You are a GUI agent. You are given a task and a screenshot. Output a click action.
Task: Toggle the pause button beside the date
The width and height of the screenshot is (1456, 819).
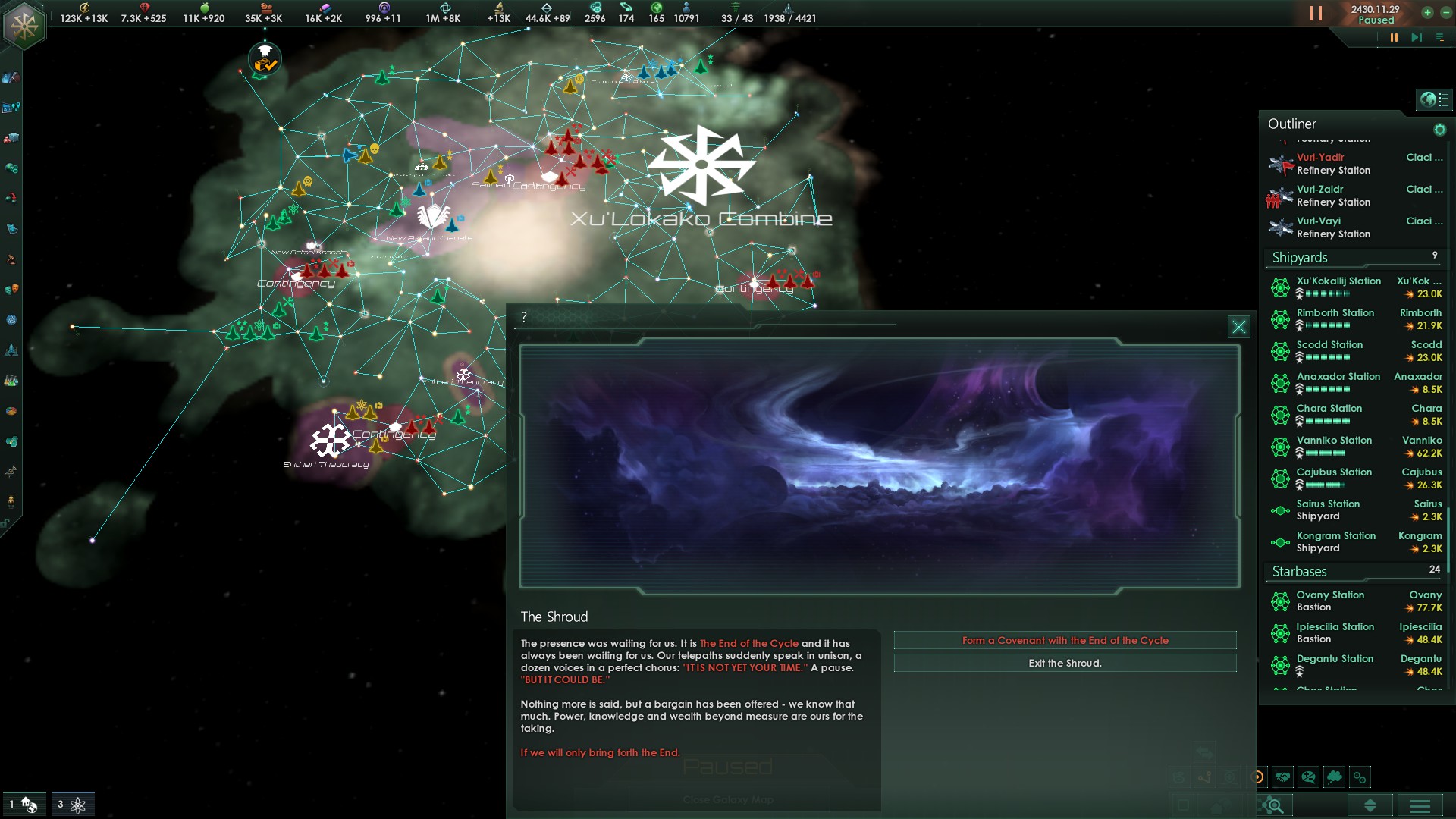[1316, 14]
